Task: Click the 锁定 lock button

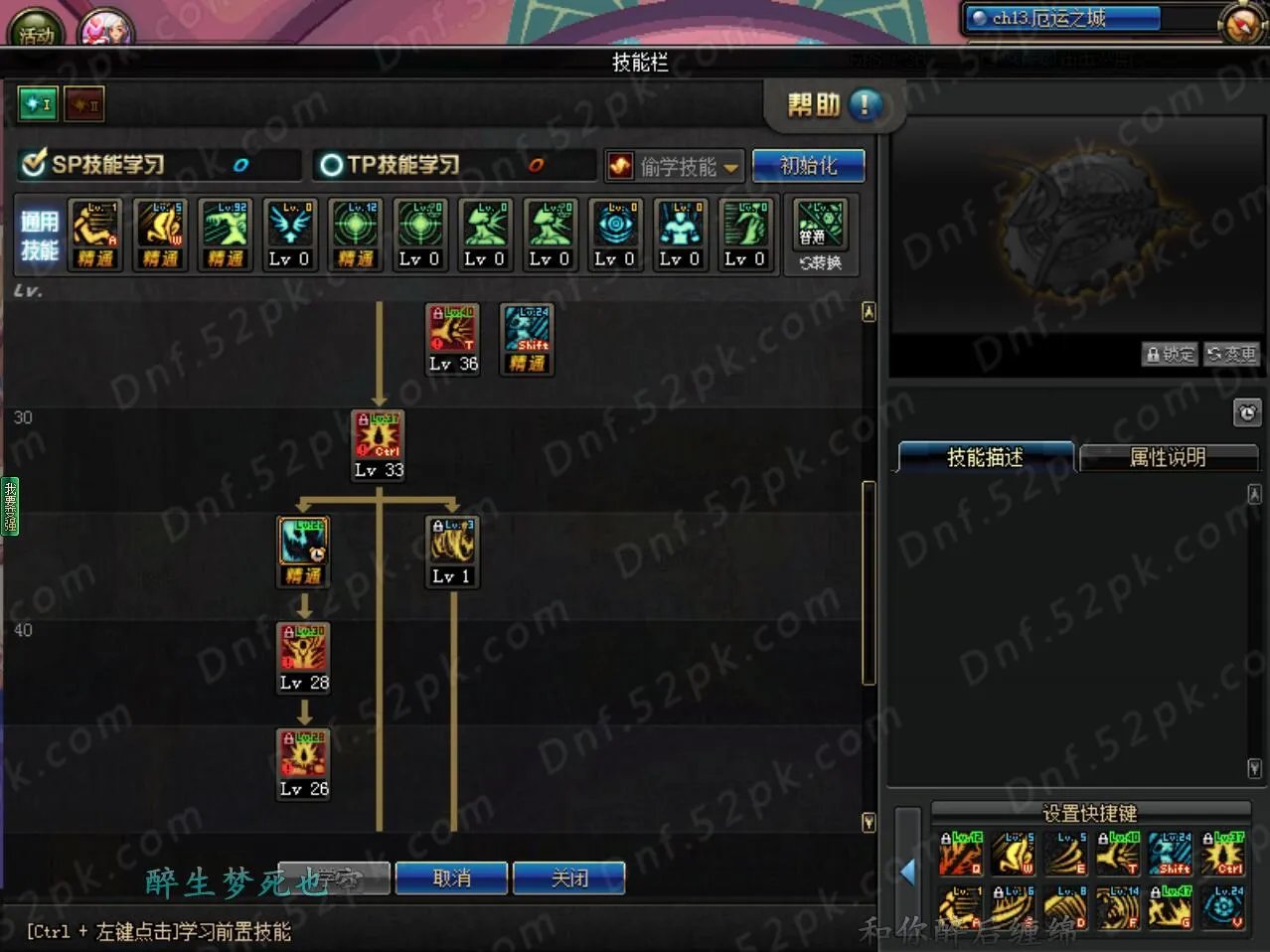Action: point(1170,354)
